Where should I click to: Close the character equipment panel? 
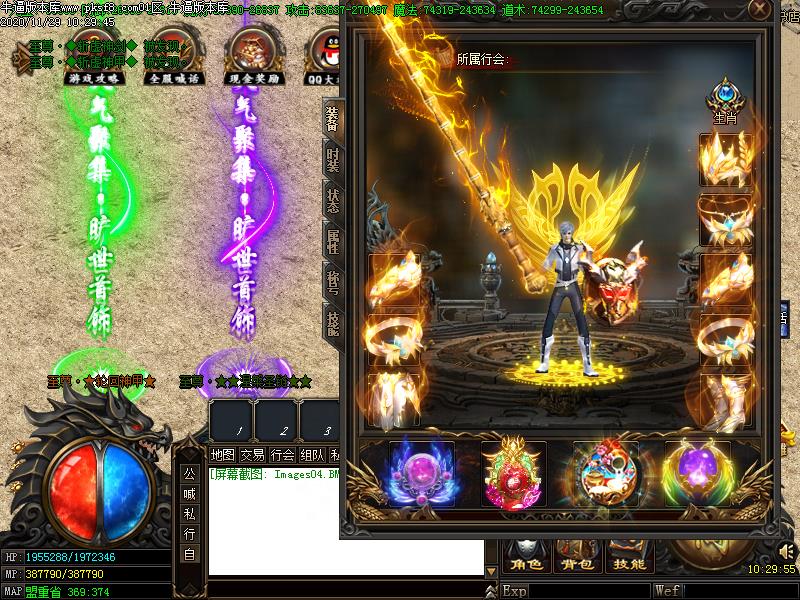(x=760, y=11)
